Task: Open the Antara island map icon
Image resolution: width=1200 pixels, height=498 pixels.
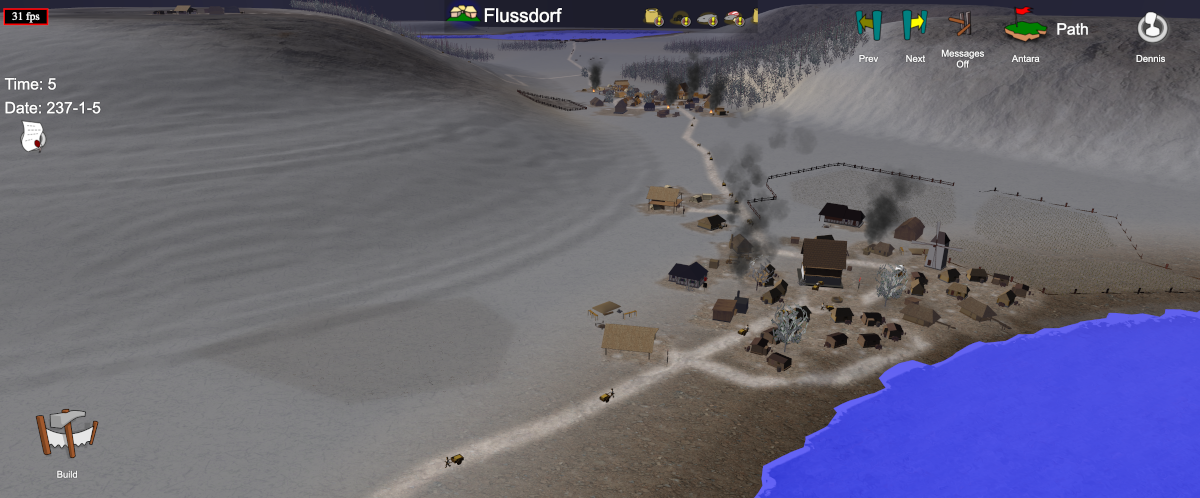Action: click(x=1025, y=26)
